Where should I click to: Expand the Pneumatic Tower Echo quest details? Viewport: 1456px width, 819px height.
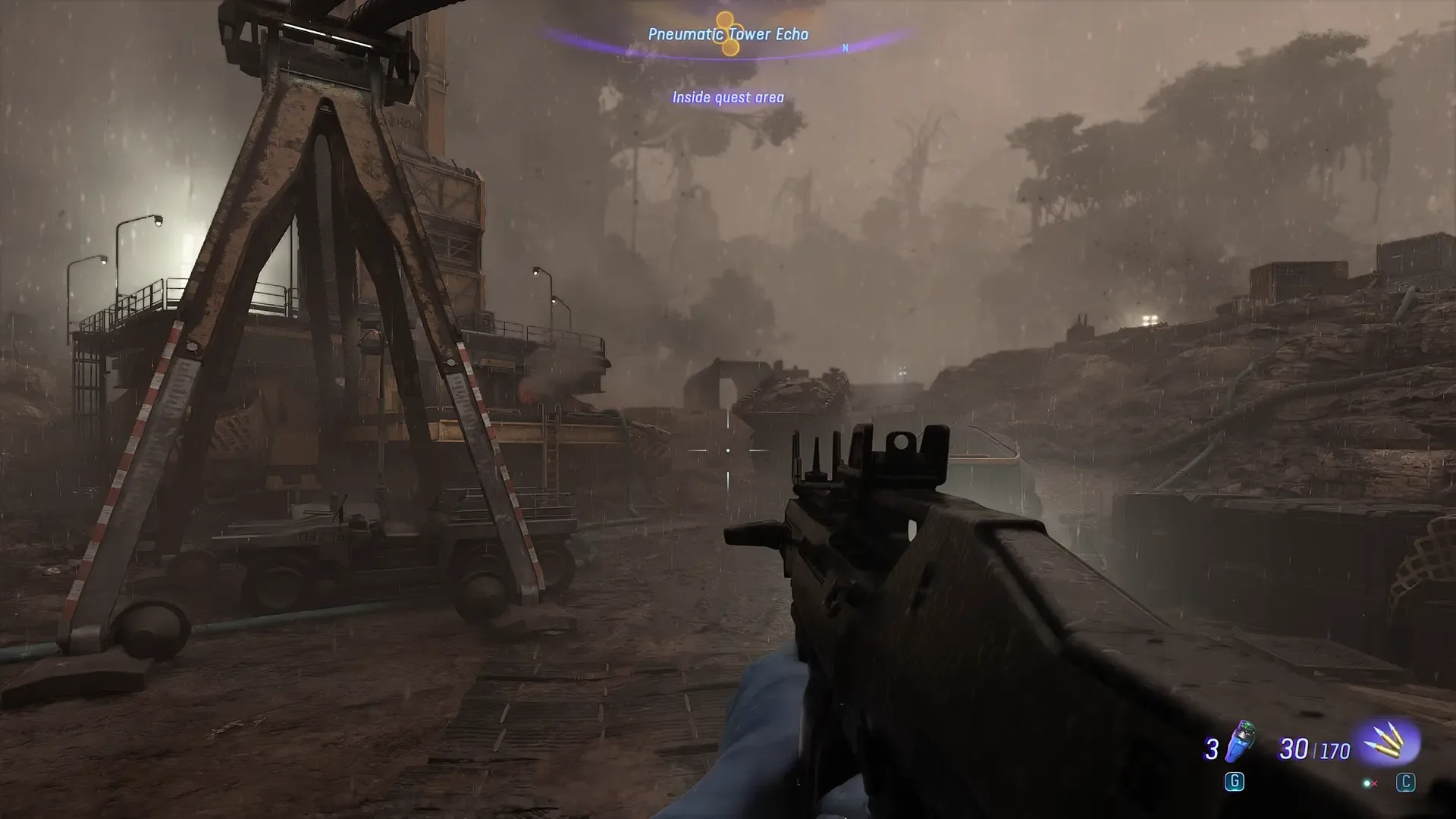728,33
